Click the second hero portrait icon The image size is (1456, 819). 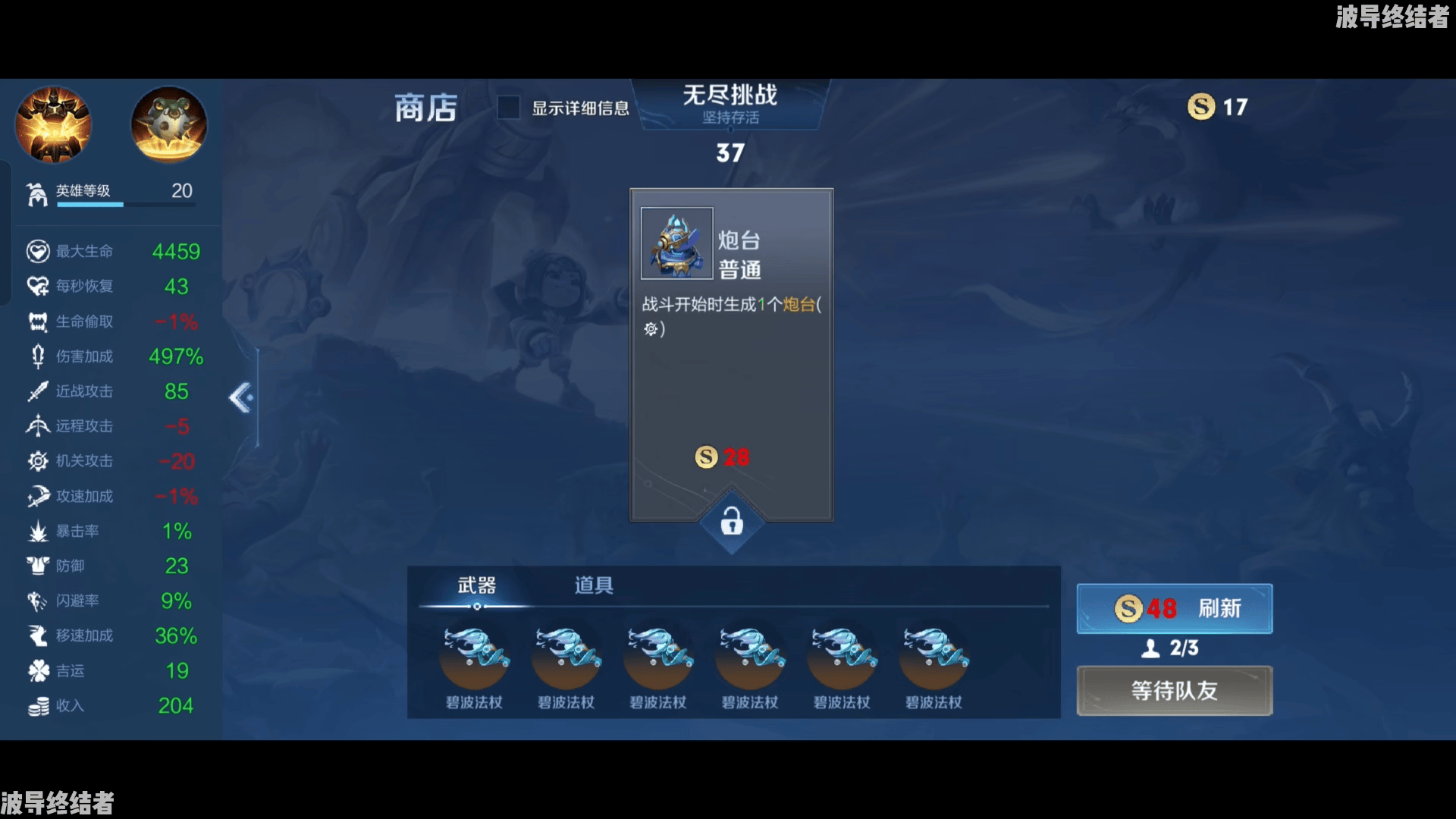168,124
